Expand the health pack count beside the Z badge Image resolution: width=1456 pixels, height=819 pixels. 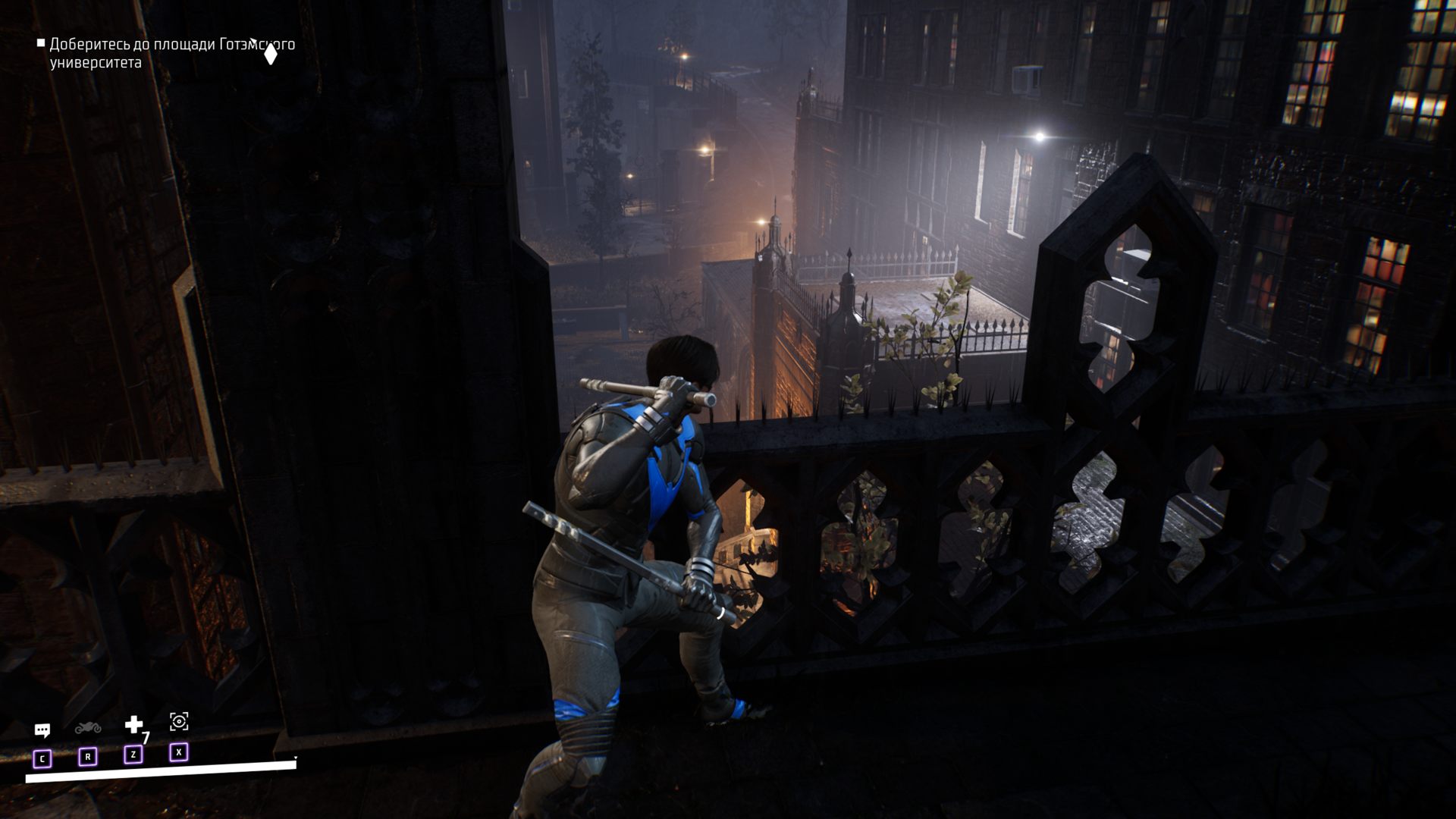click(x=146, y=737)
